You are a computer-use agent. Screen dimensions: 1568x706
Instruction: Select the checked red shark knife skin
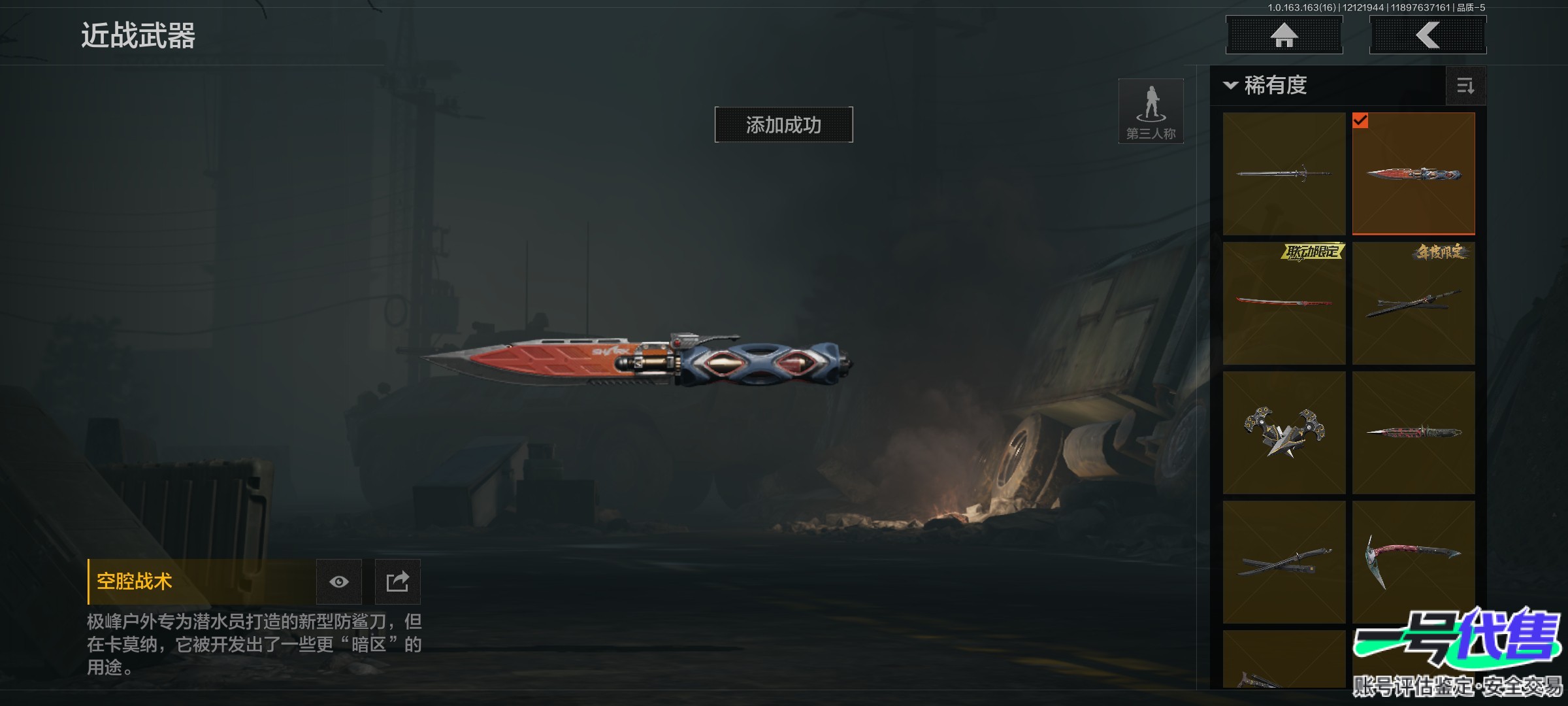[x=1413, y=173]
